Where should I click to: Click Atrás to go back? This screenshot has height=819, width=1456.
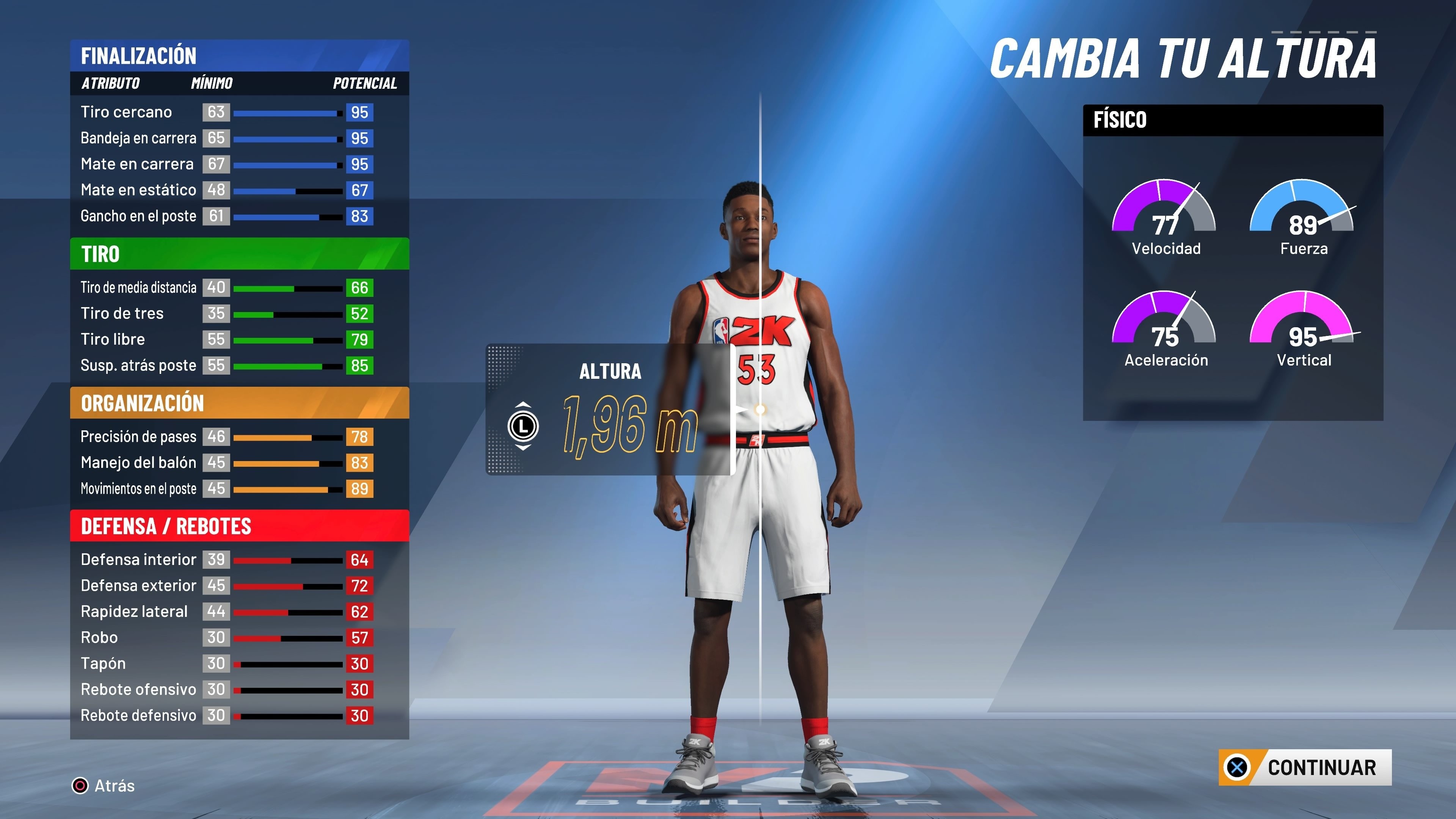115,786
